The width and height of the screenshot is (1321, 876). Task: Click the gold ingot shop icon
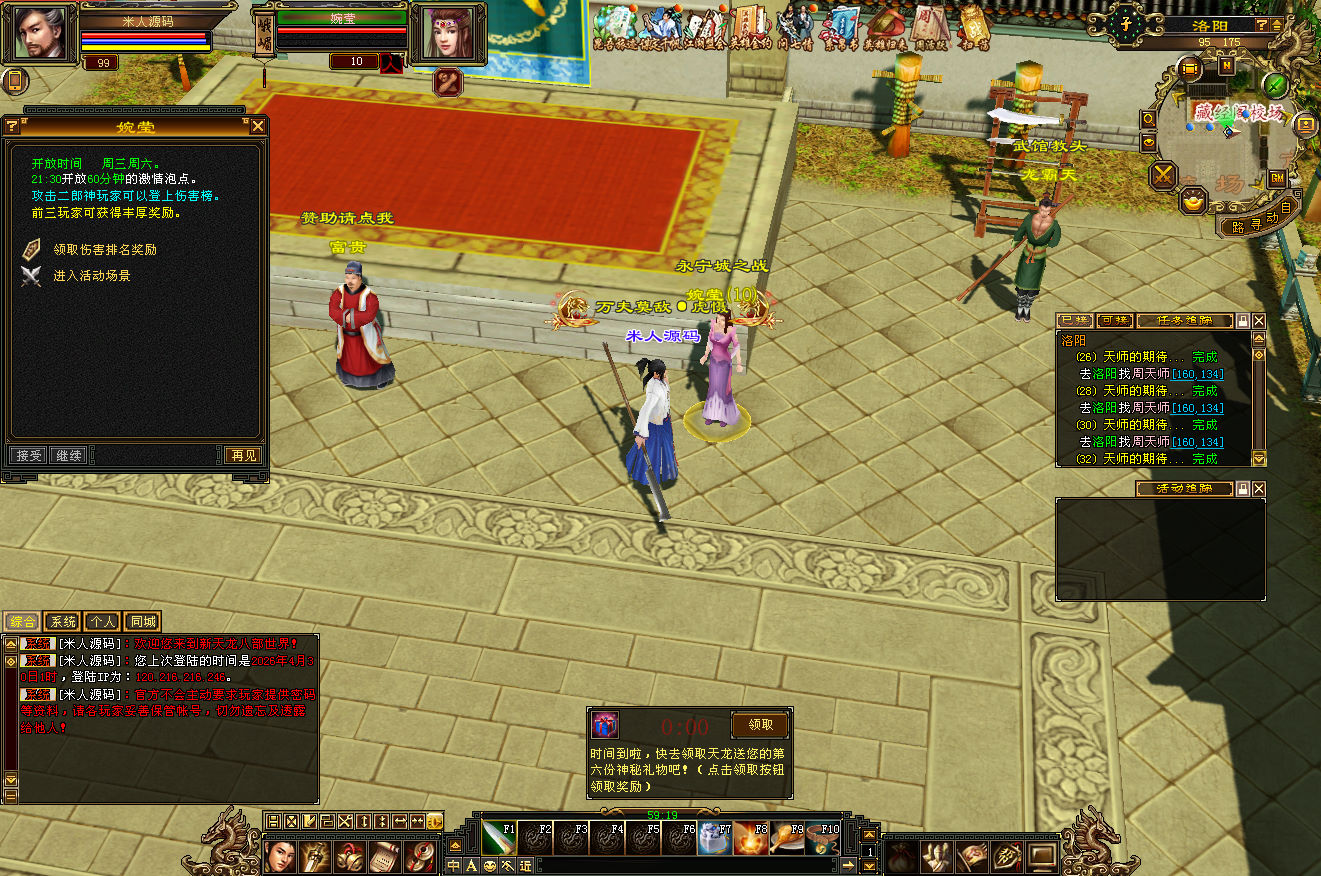pyautogui.click(x=1193, y=201)
